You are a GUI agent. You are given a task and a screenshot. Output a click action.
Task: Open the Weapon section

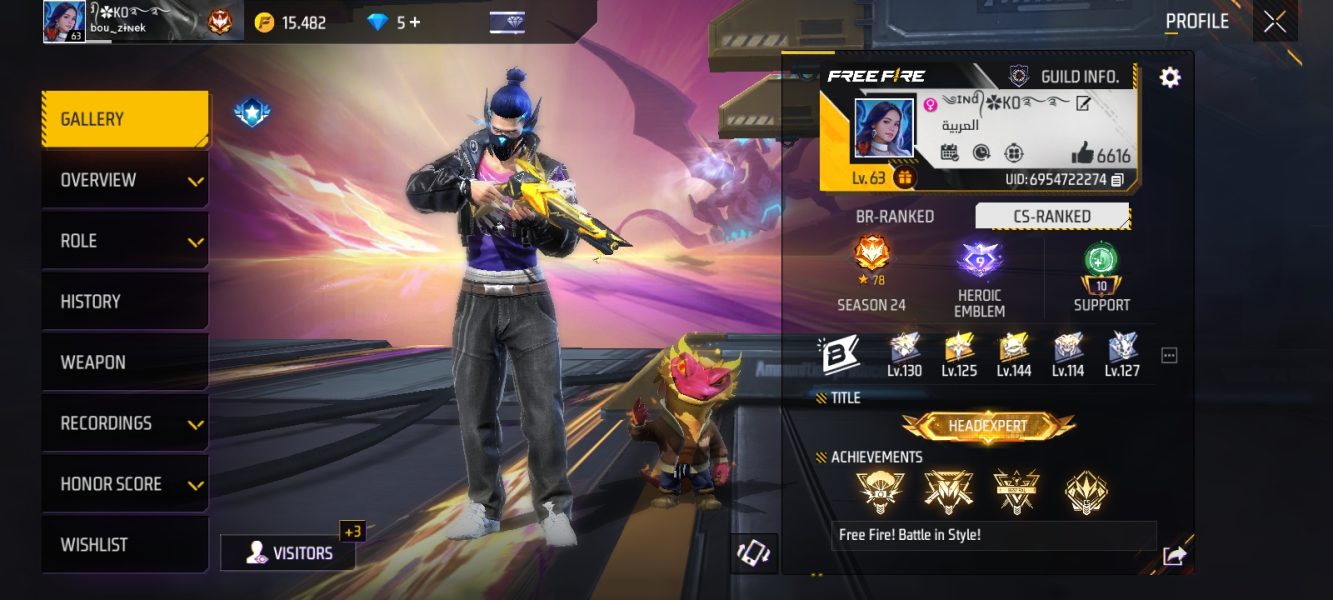124,363
